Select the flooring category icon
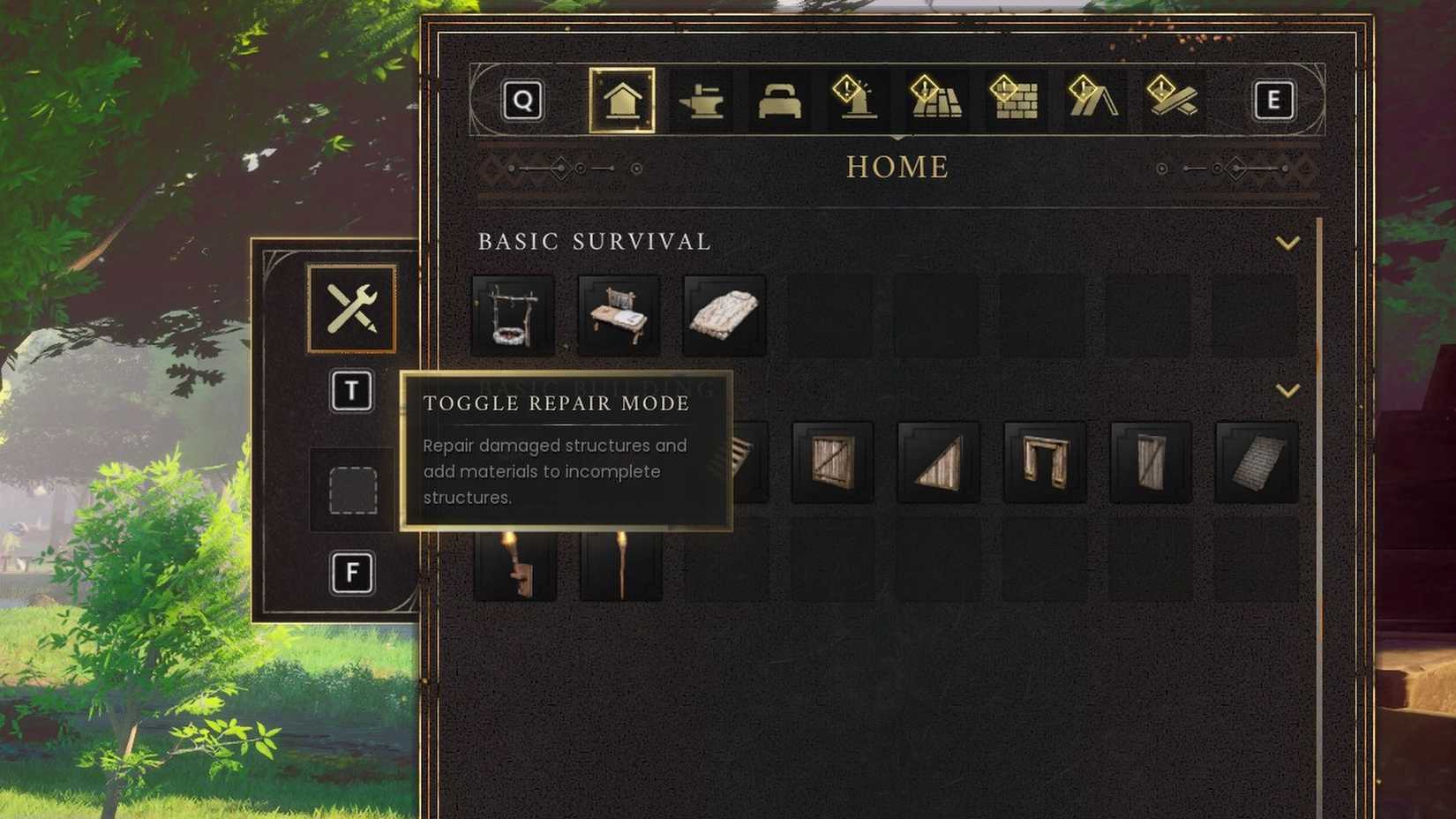1456x819 pixels. (935, 100)
